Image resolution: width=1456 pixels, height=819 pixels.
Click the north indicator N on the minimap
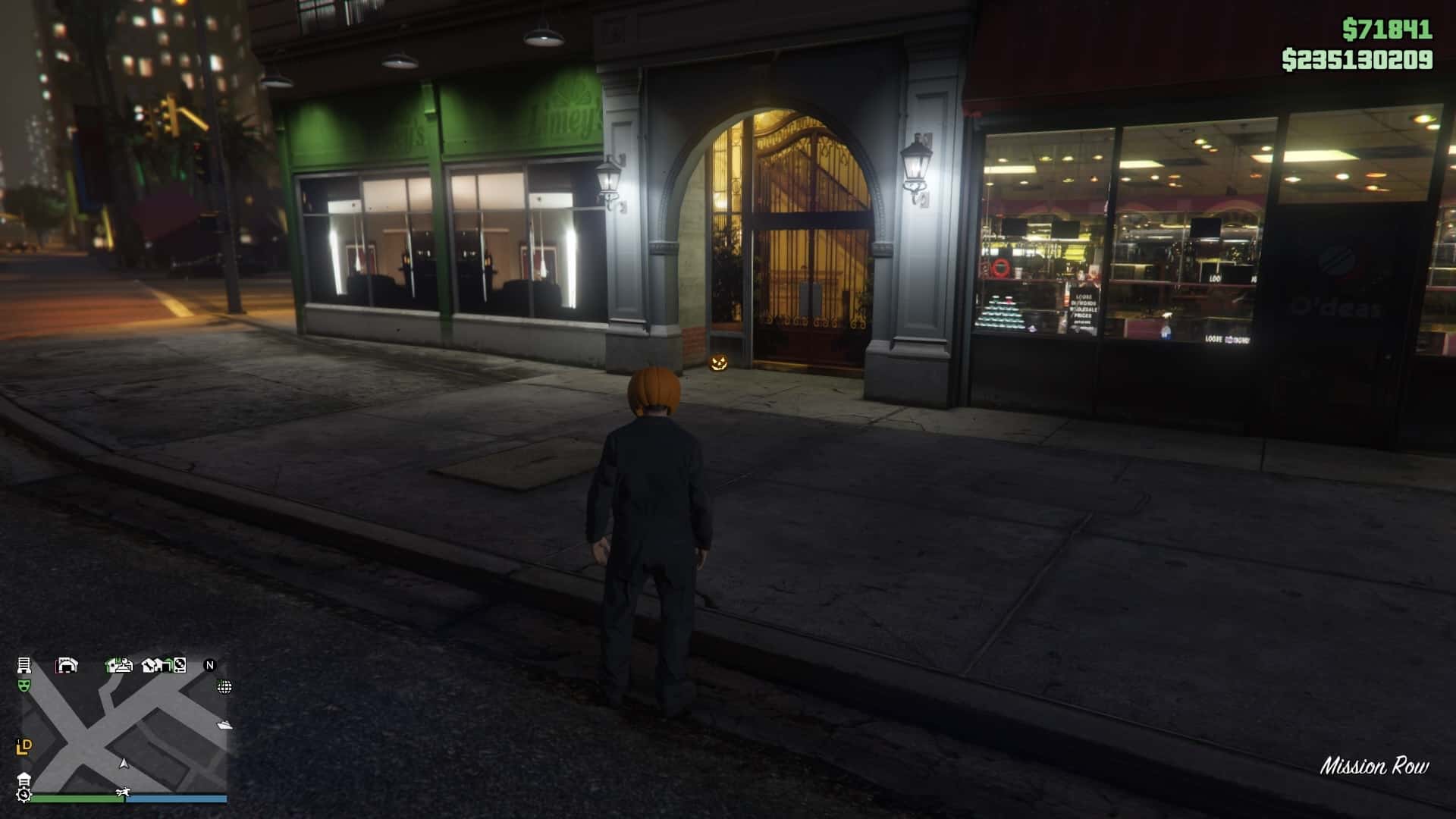click(x=210, y=666)
